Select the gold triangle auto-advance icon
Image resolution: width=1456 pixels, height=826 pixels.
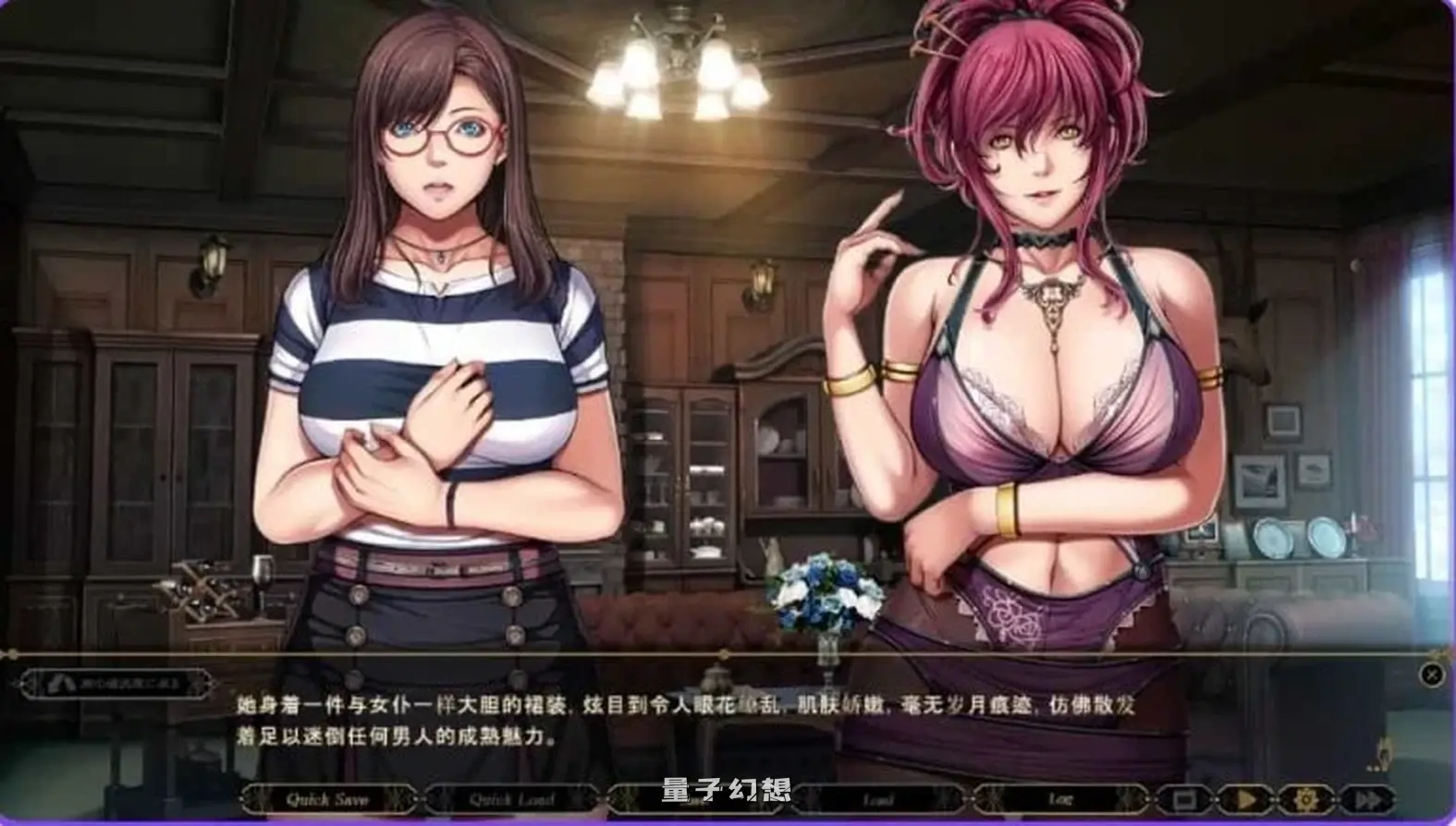1246,799
